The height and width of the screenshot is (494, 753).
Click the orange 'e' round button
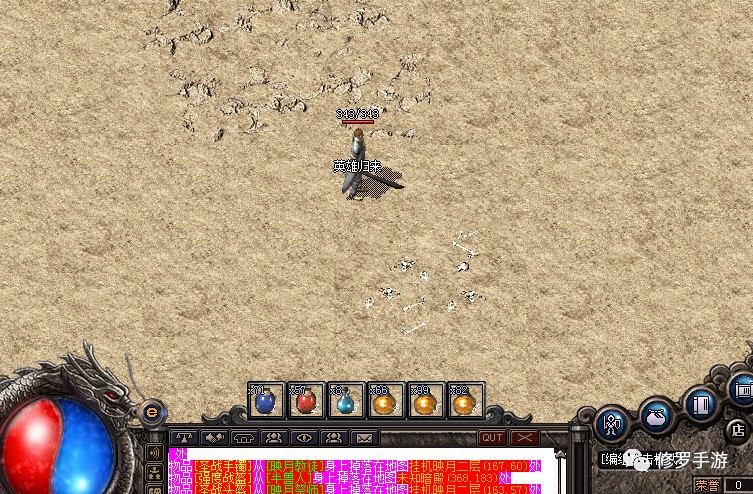152,410
